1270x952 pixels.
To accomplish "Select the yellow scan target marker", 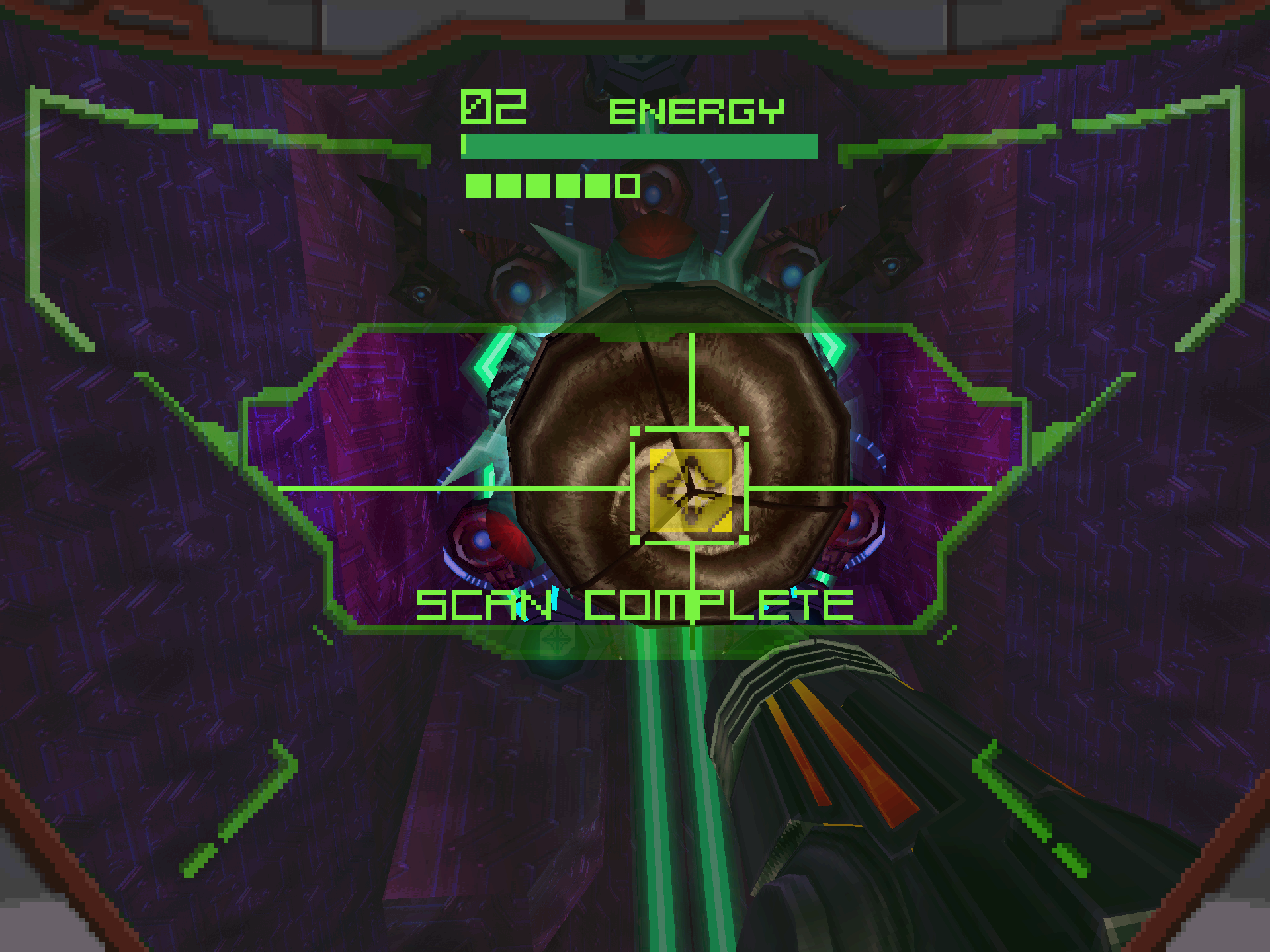I will point(691,489).
